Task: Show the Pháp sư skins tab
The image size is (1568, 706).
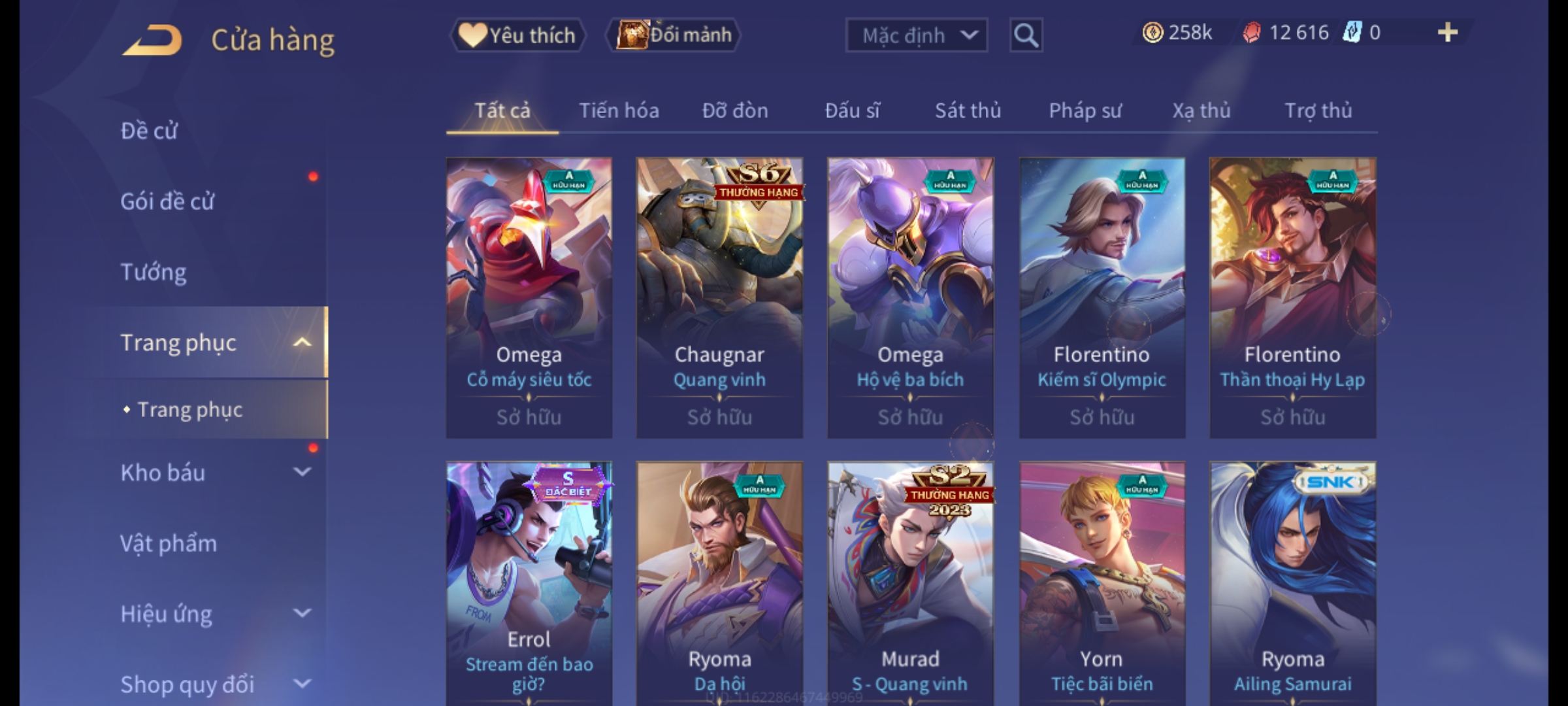Action: click(x=1085, y=110)
